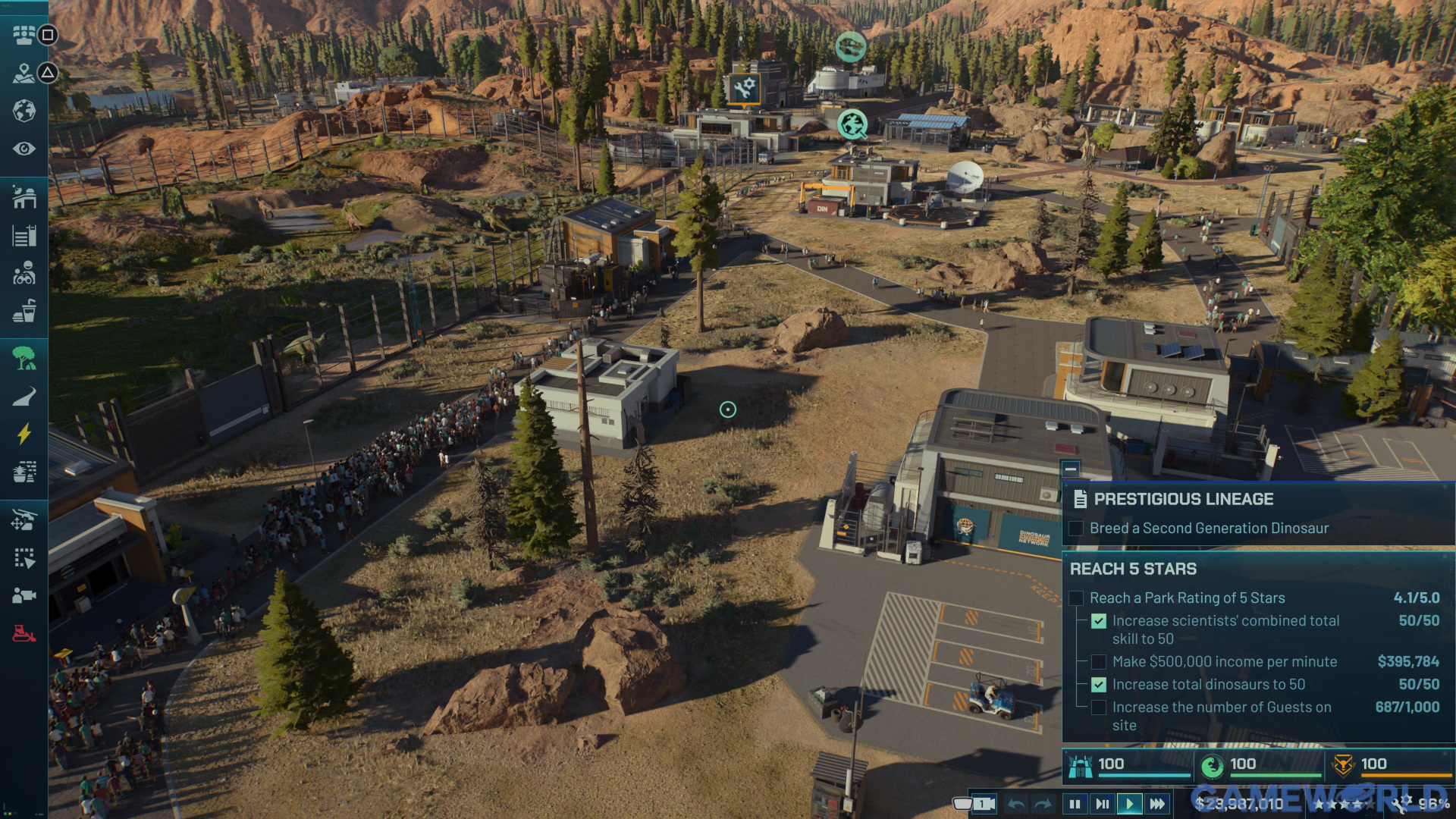Open the plant and wall decorations category
Screen dimensions: 1456x819
24,472
